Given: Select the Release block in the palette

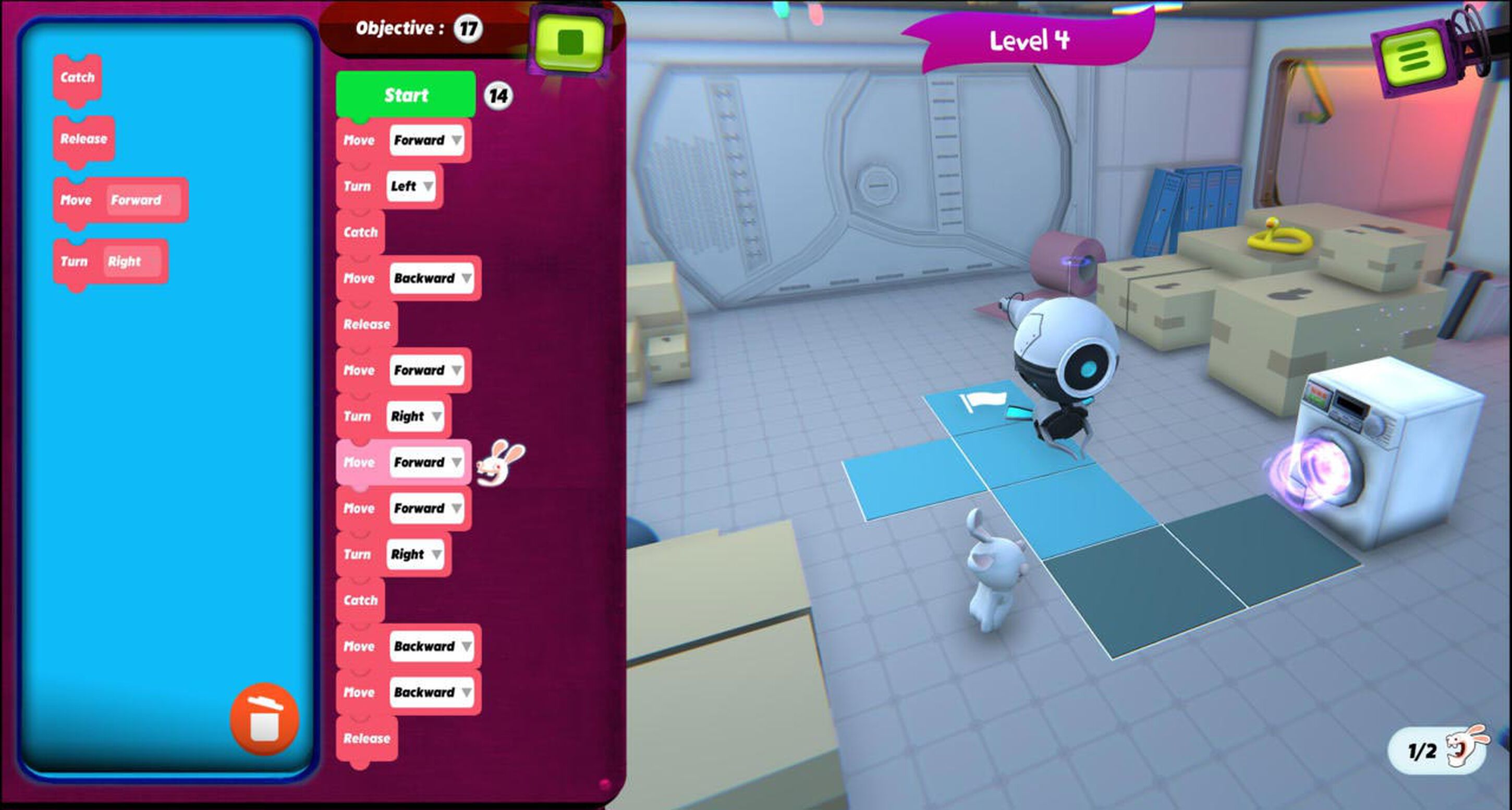Looking at the screenshot, I should click(x=83, y=139).
